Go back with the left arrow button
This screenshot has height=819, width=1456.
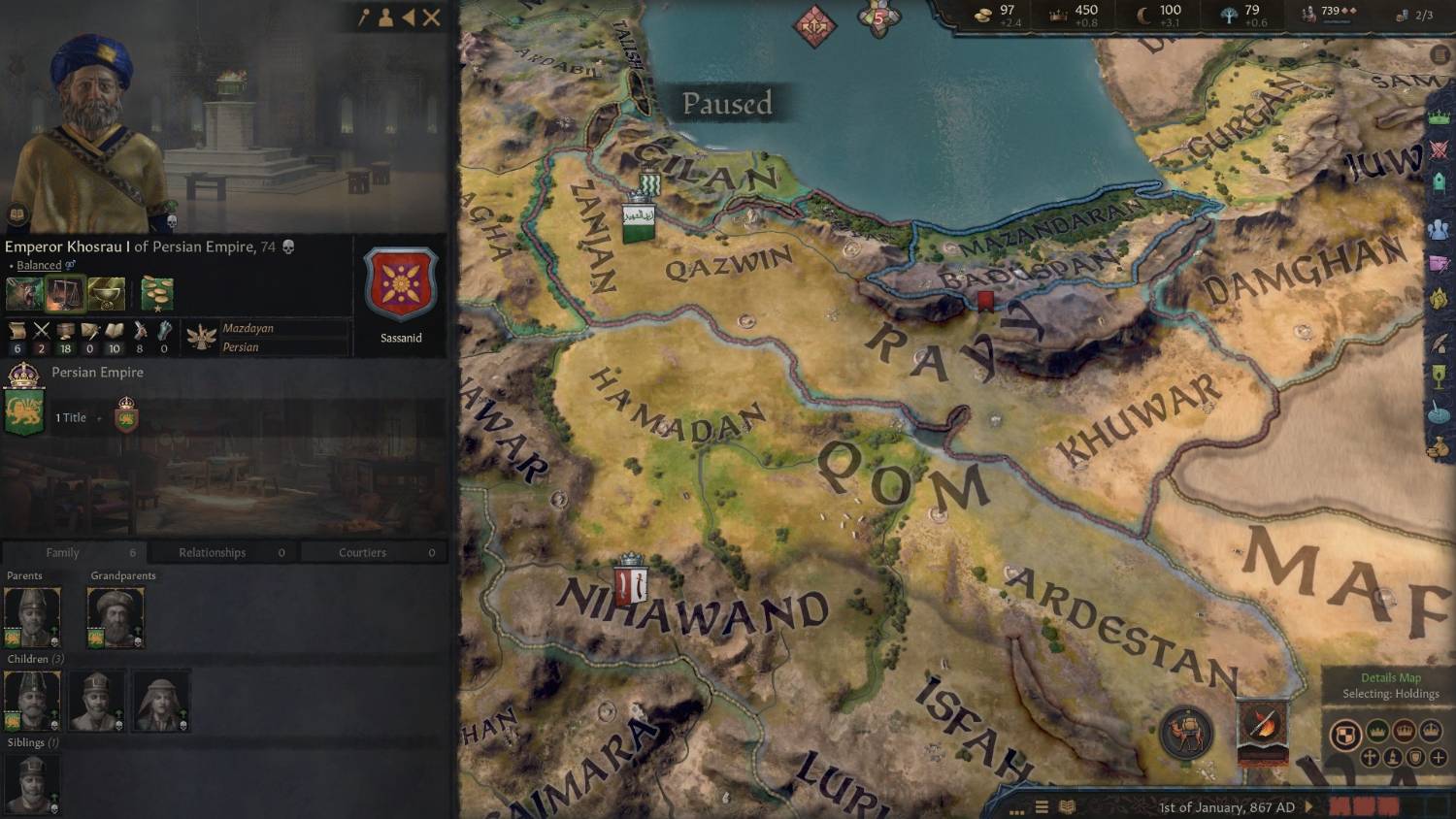(x=409, y=17)
